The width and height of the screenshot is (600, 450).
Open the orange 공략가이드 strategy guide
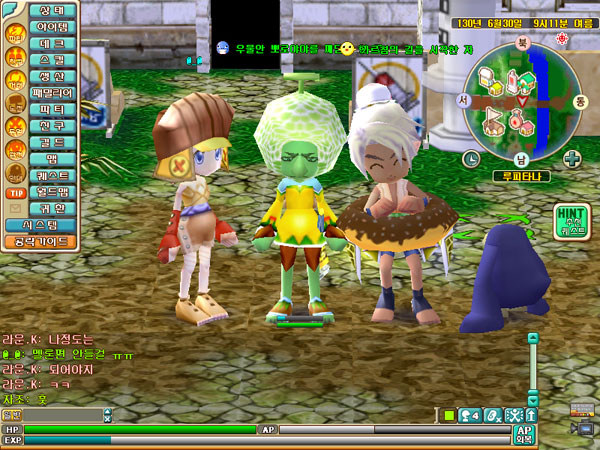click(x=40, y=241)
